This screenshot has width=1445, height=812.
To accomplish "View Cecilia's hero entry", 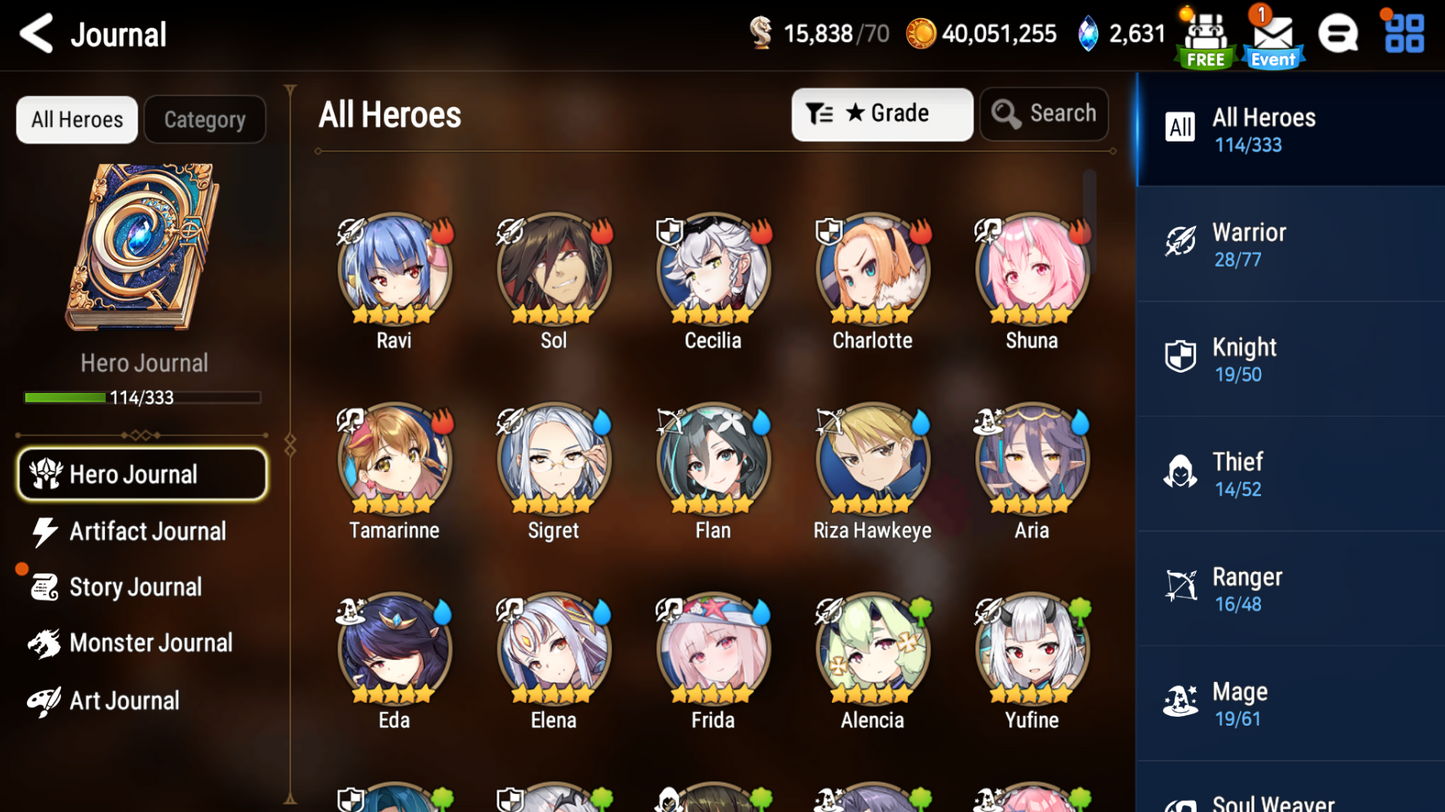I will tap(713, 270).
